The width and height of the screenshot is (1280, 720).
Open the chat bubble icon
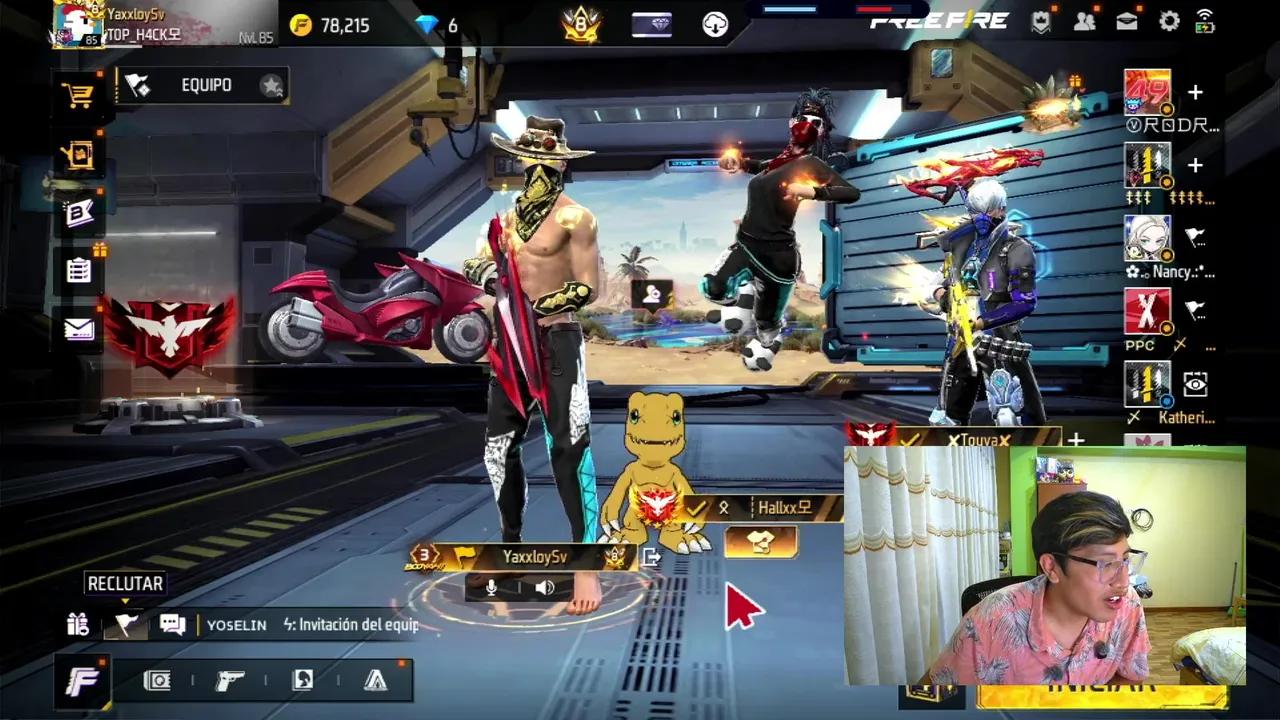172,623
